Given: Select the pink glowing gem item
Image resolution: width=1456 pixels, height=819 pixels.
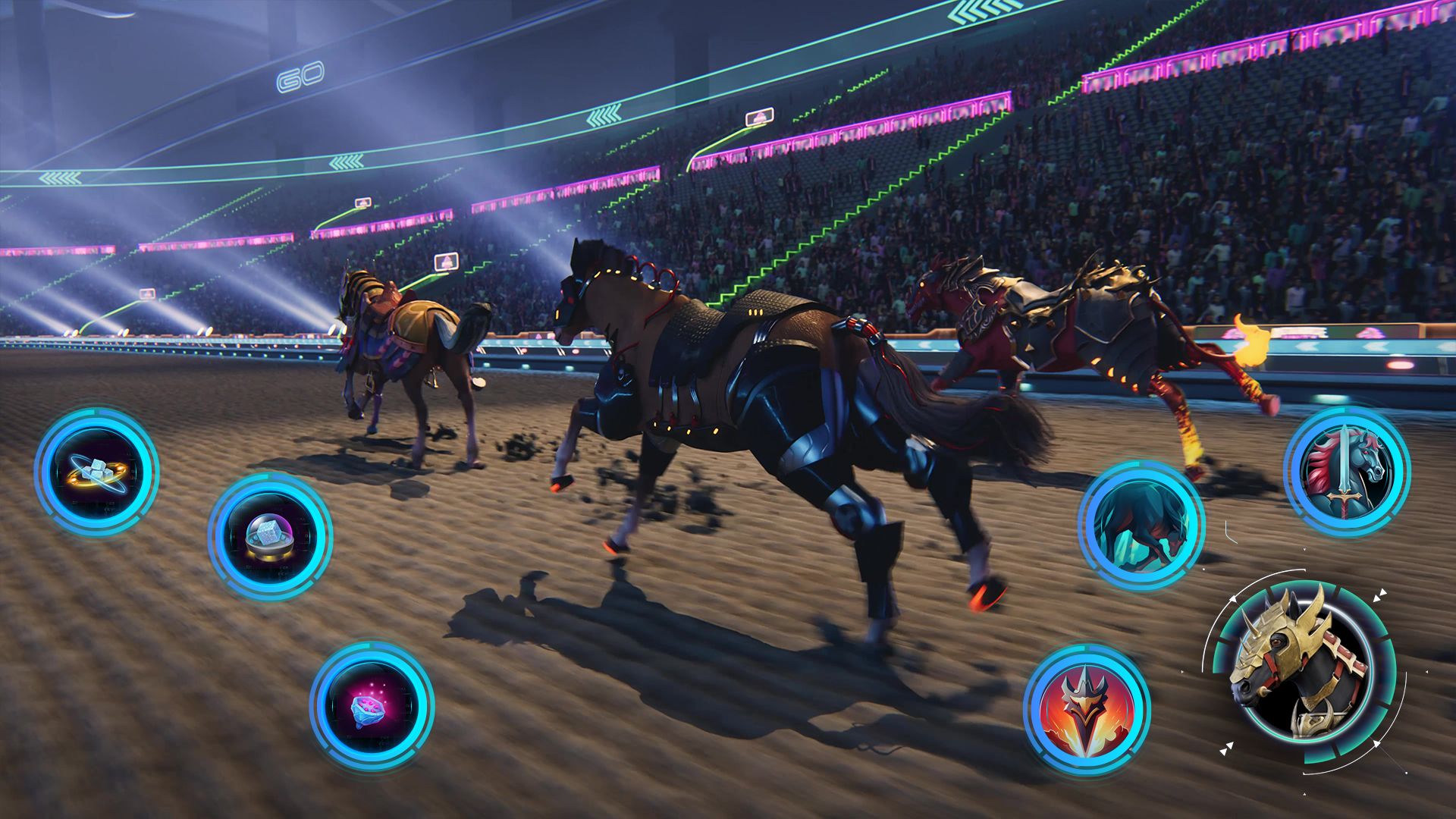Looking at the screenshot, I should (x=372, y=705).
